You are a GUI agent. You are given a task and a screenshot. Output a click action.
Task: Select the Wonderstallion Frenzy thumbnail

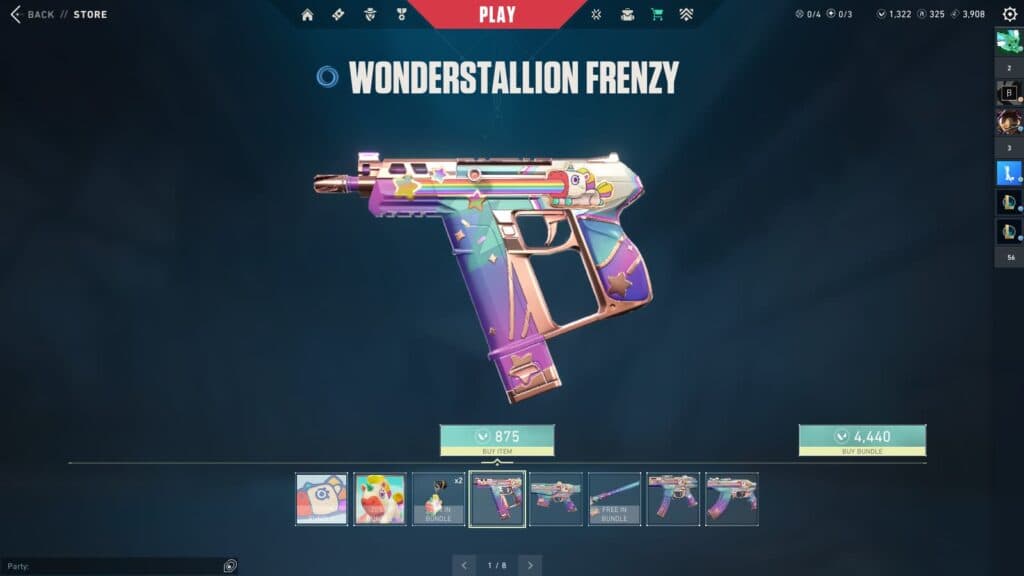(497, 499)
